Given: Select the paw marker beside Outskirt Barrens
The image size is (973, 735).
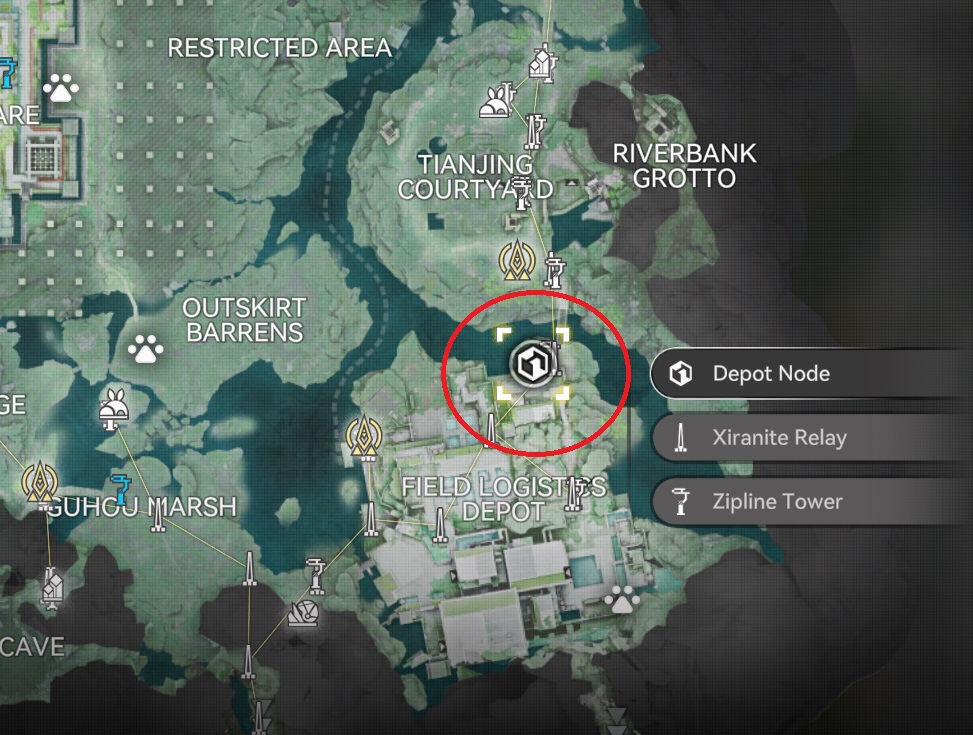Looking at the screenshot, I should click(146, 350).
